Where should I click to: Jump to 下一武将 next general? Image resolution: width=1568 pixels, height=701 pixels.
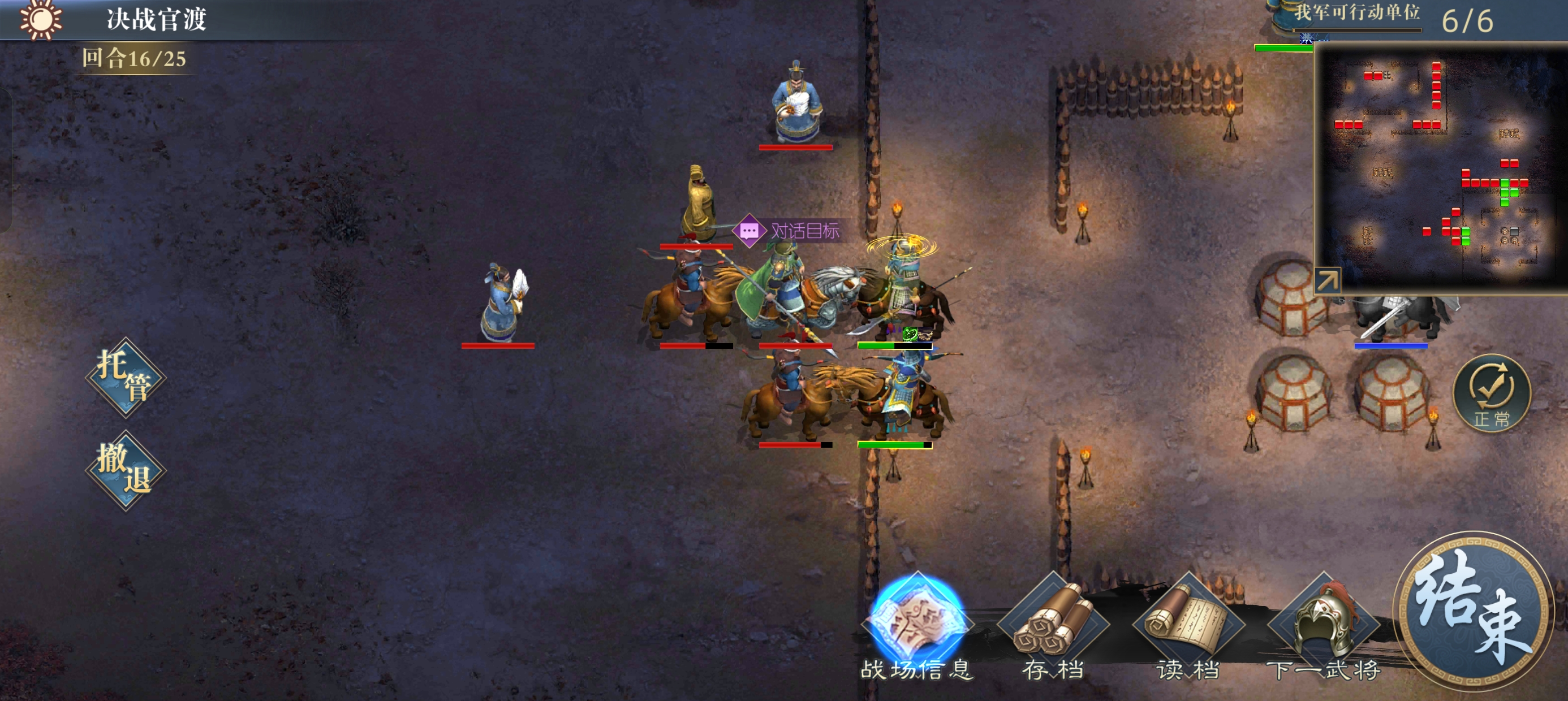coord(1323,627)
